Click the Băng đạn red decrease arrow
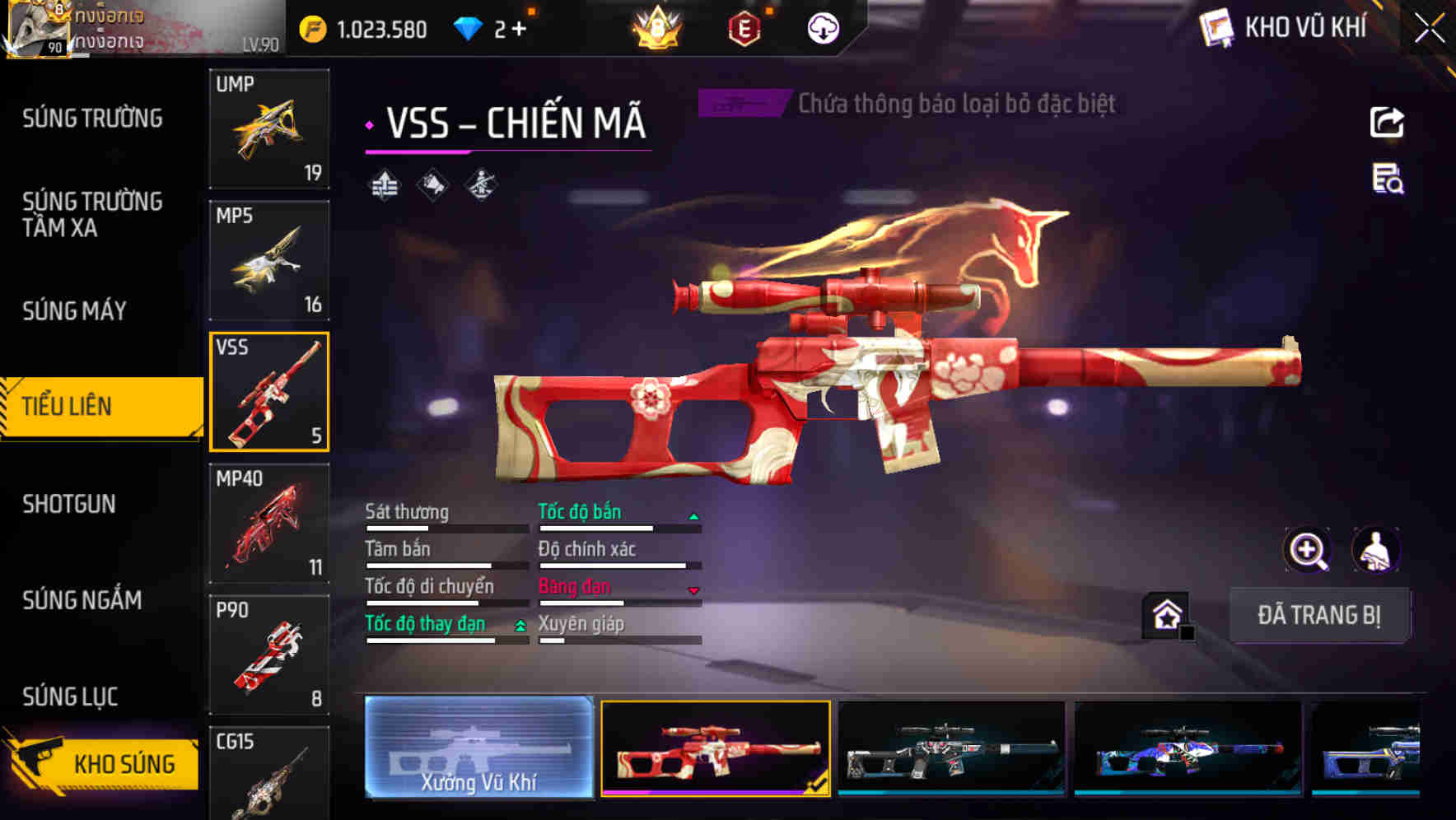Screen dimensions: 1456x820 click(694, 588)
